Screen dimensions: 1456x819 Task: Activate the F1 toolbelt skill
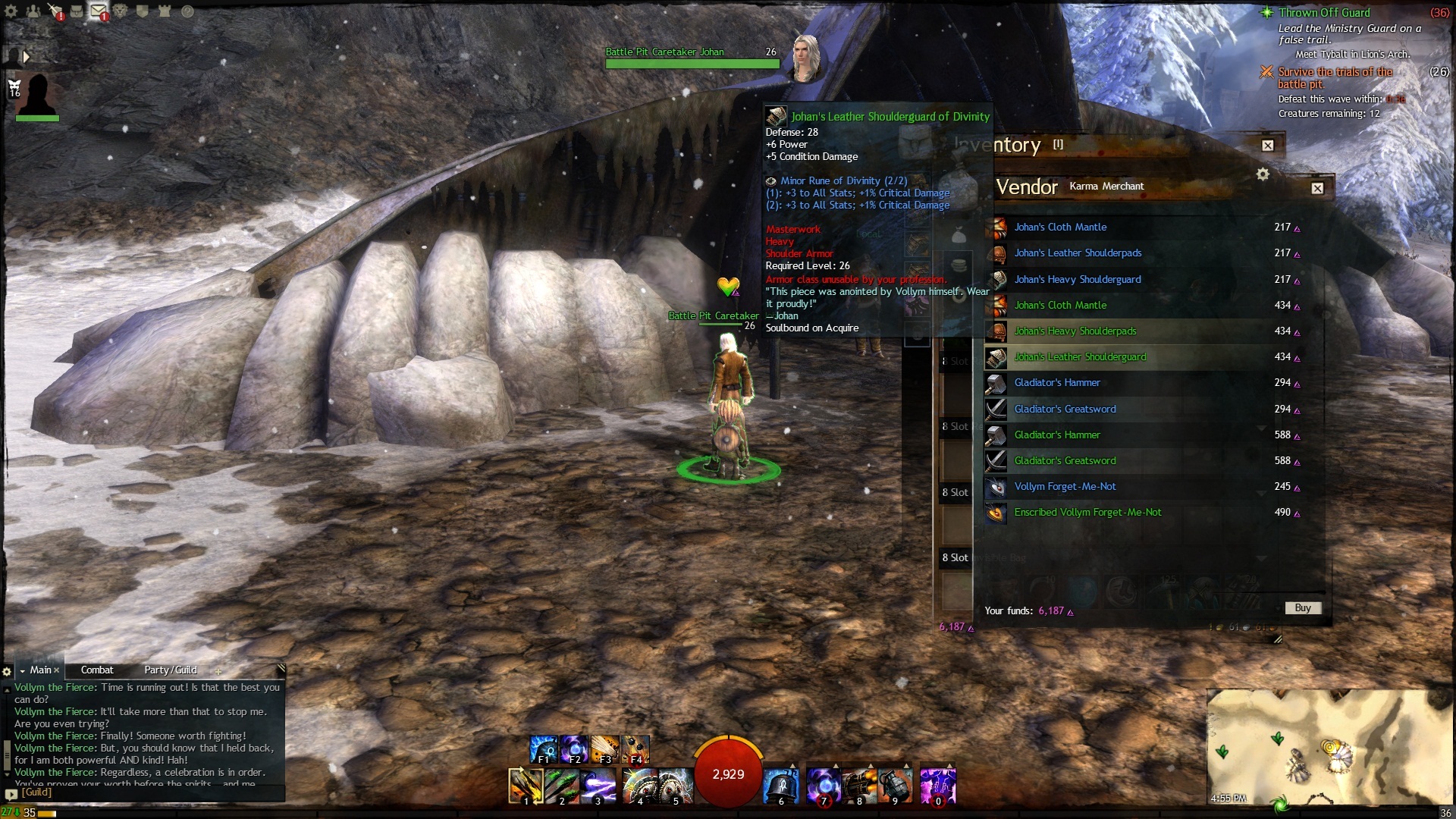[x=543, y=749]
